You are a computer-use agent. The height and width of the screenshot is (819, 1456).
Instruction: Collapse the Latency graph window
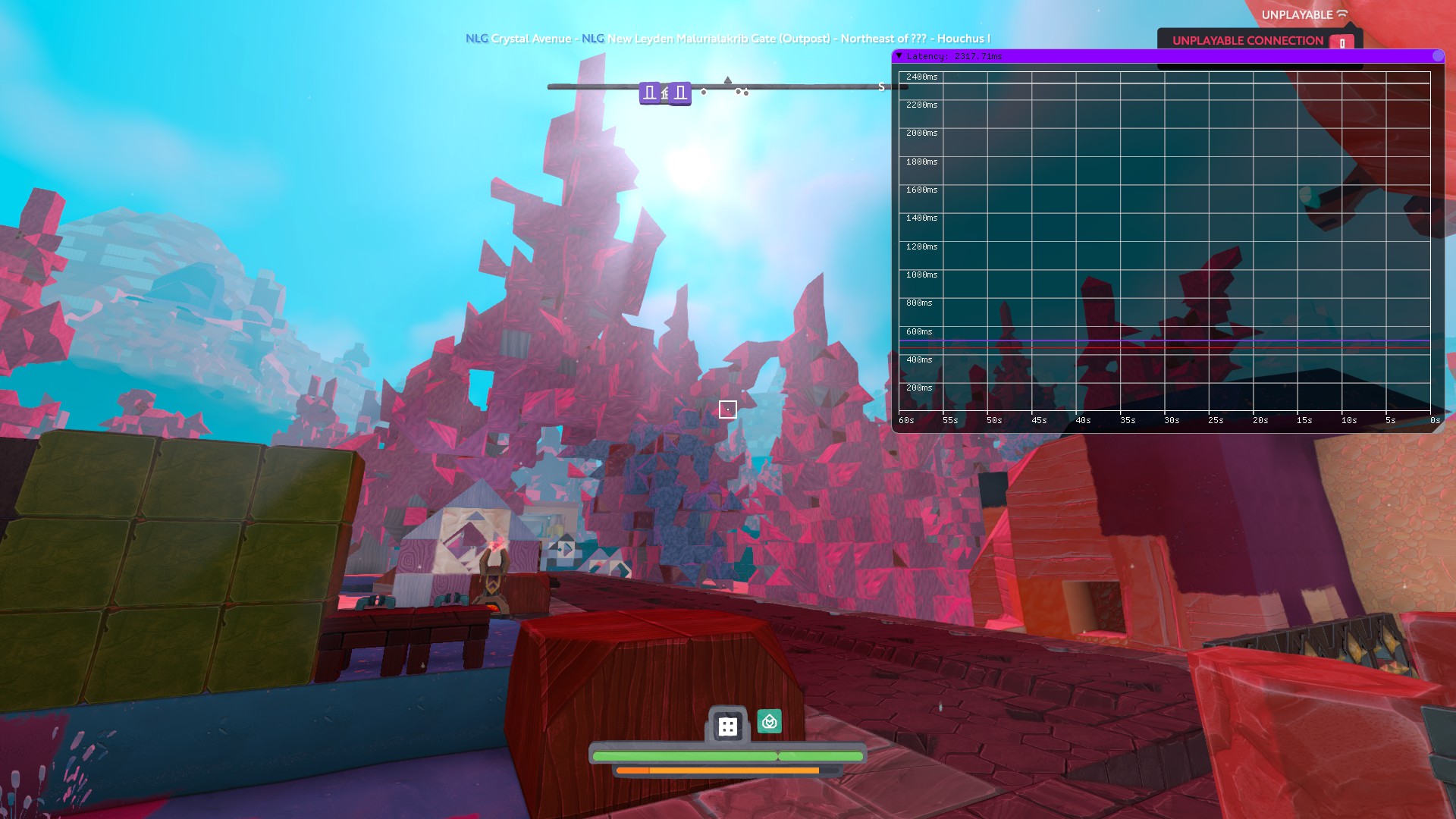(x=899, y=55)
